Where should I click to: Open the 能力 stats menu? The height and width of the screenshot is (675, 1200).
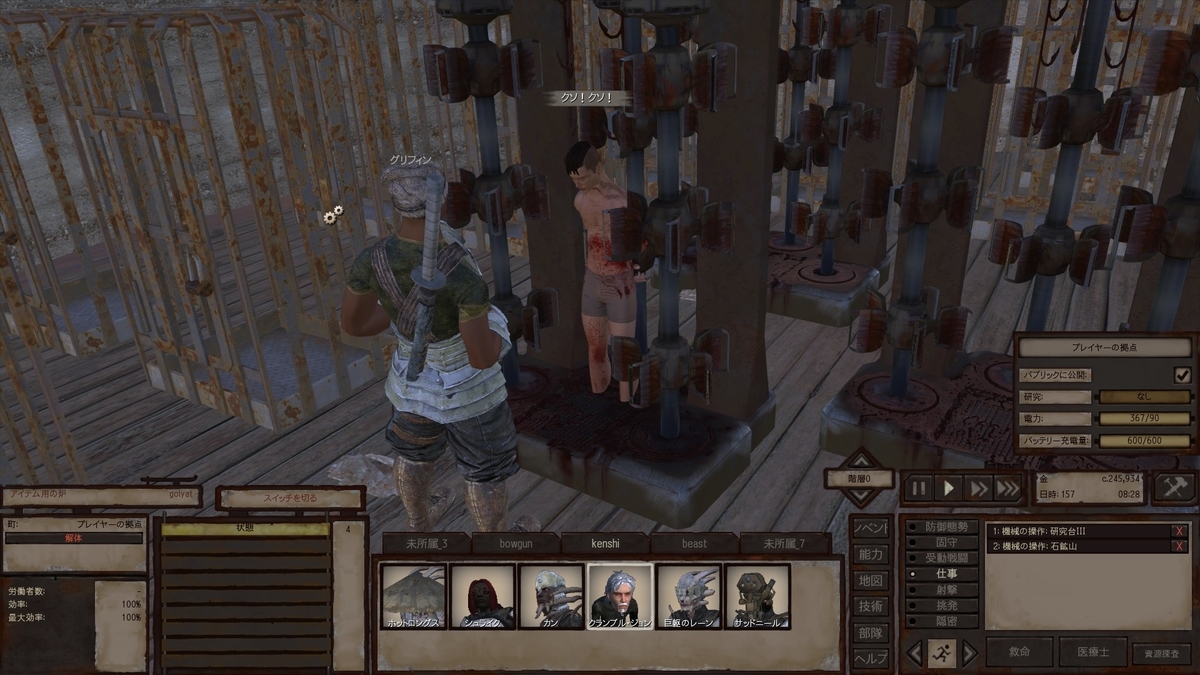pyautogui.click(x=870, y=554)
